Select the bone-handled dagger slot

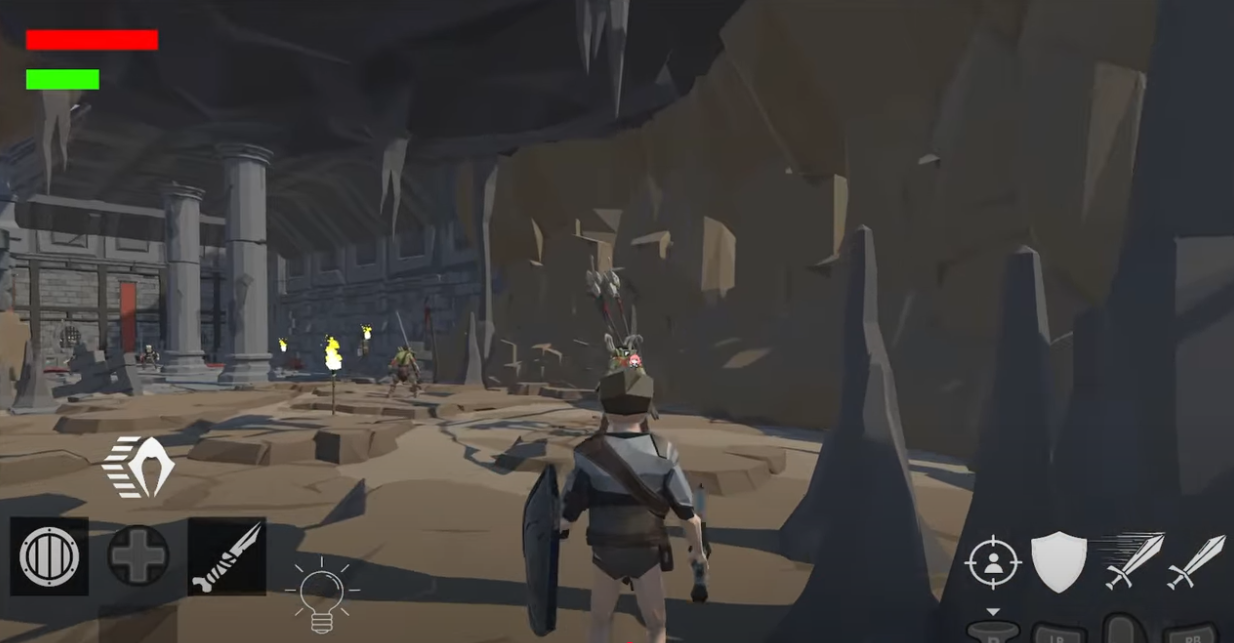(x=227, y=556)
